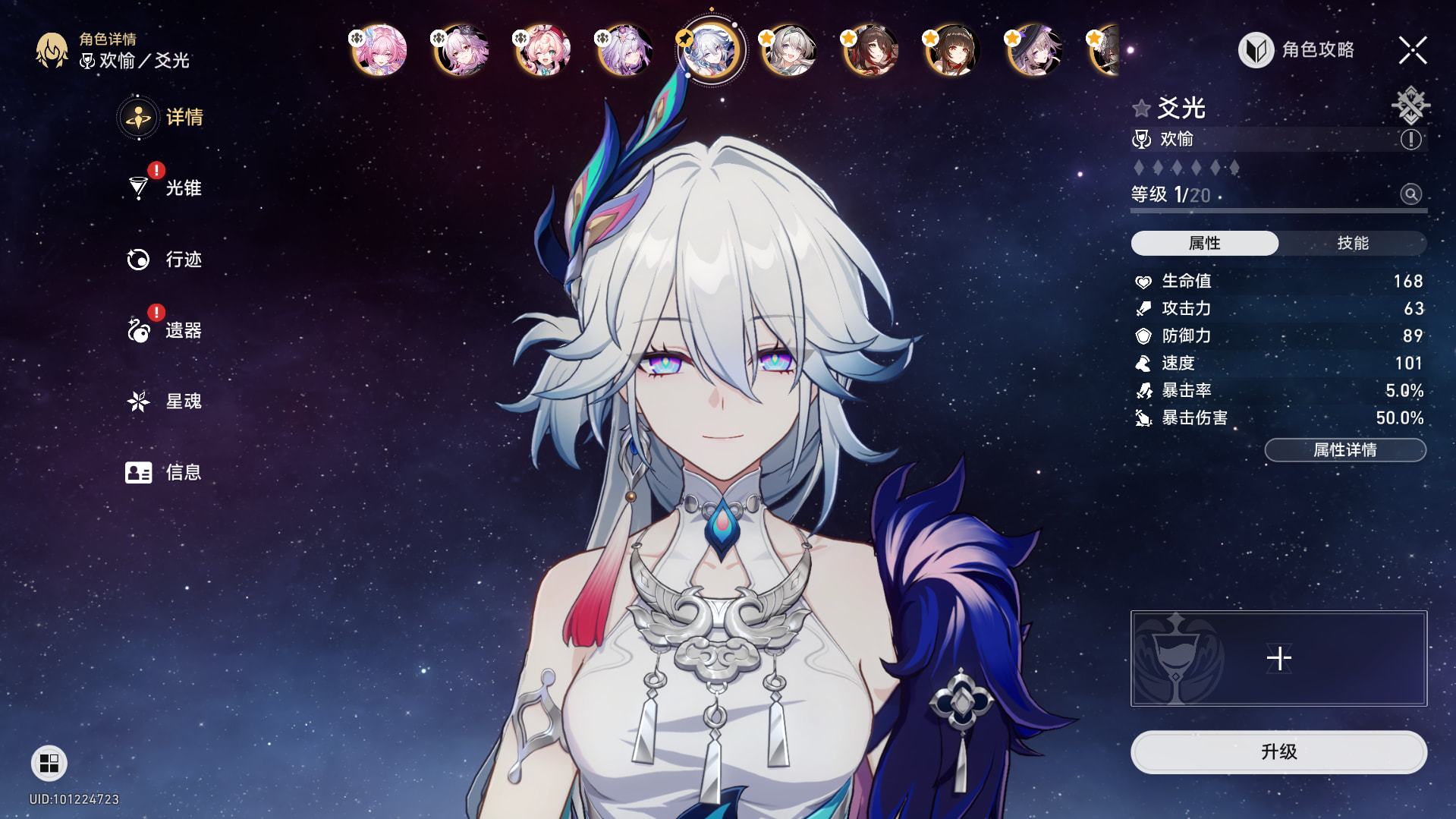This screenshot has width=1456, height=819.
Task: Open the grid menu button above the UID
Action: pos(49,763)
